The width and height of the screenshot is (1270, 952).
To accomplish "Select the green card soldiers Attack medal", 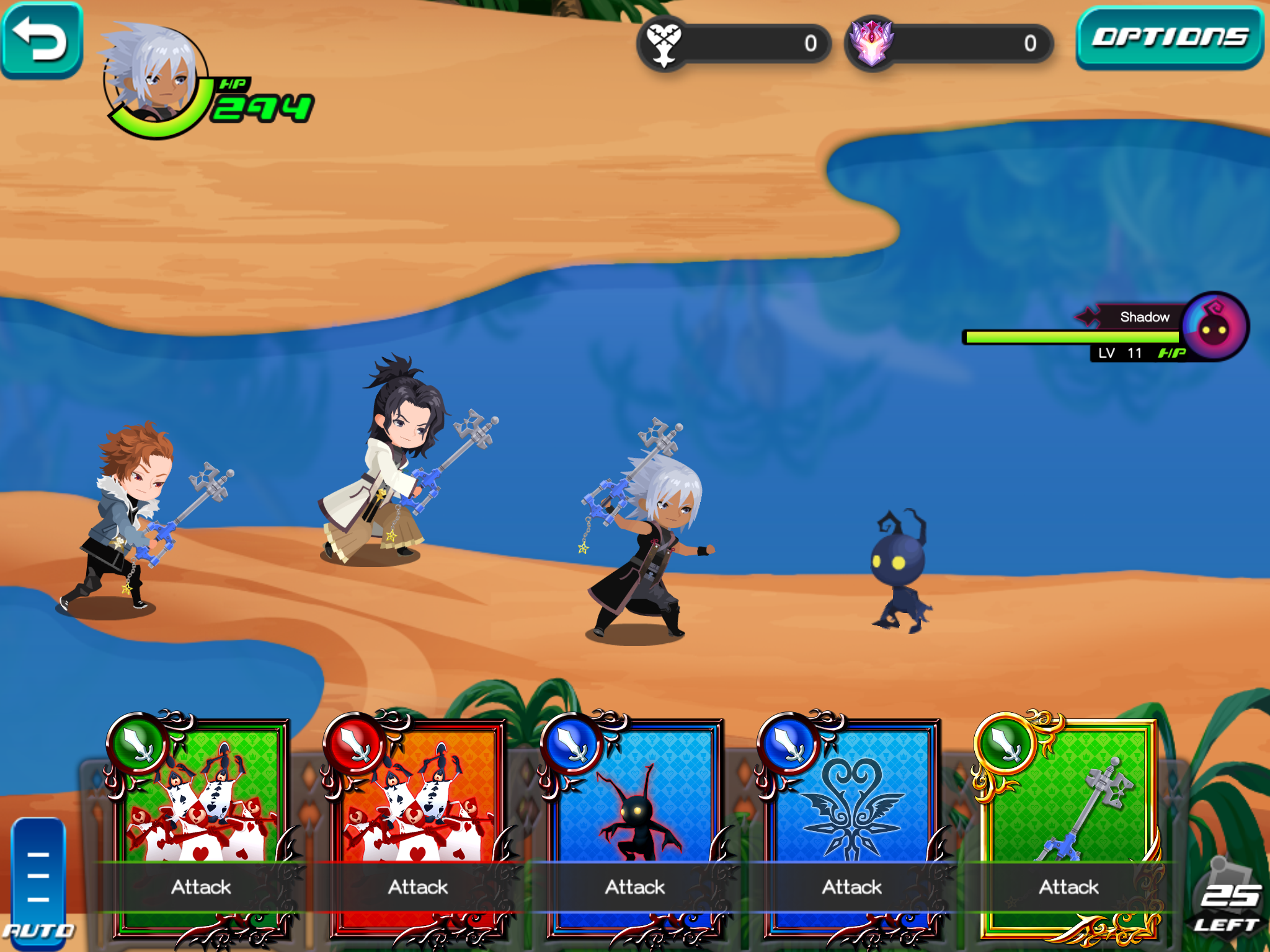I will 202,824.
